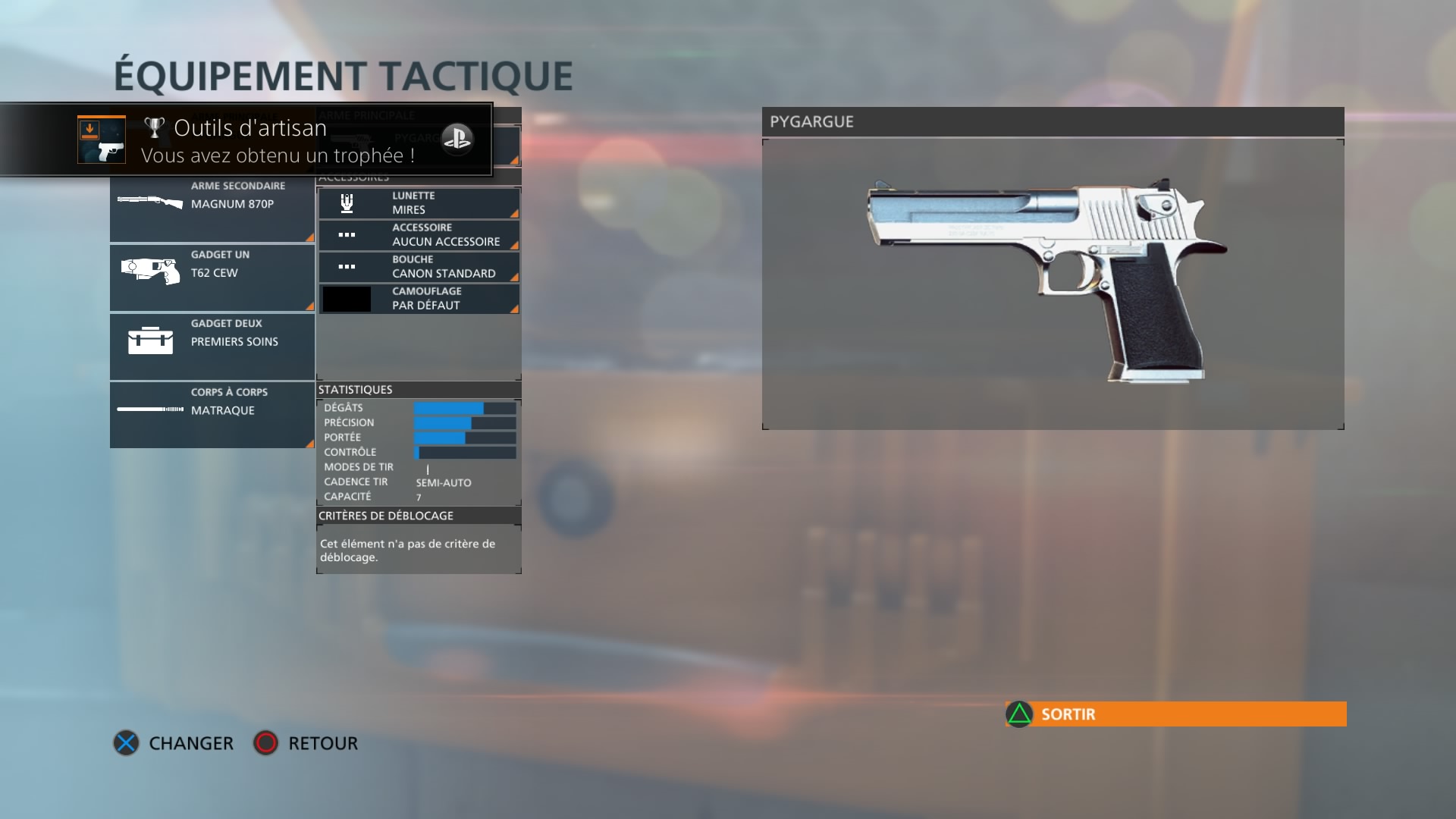1456x819 pixels.
Task: Open the Lunette Mires attachment option
Action: 419,203
